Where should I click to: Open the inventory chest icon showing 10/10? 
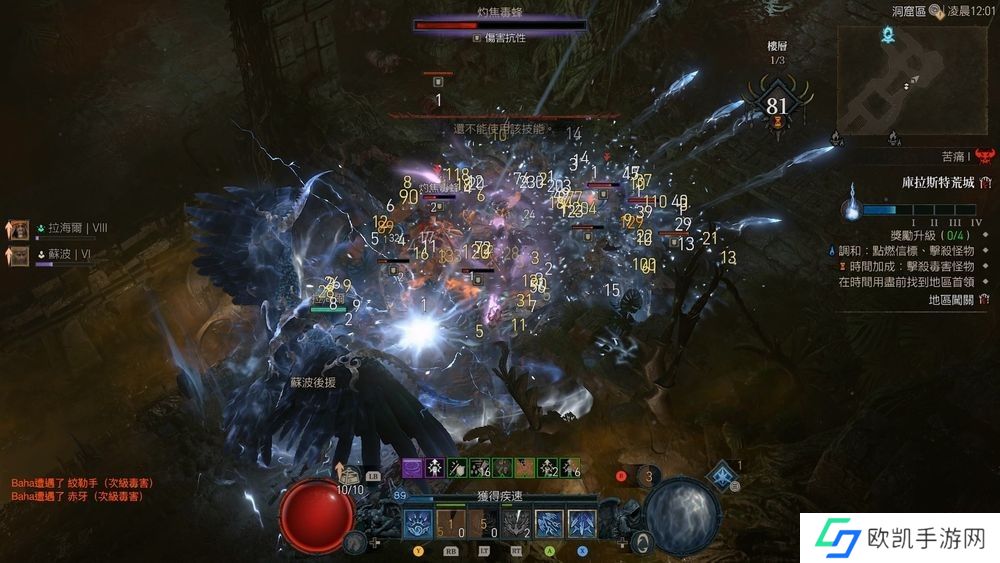[350, 475]
